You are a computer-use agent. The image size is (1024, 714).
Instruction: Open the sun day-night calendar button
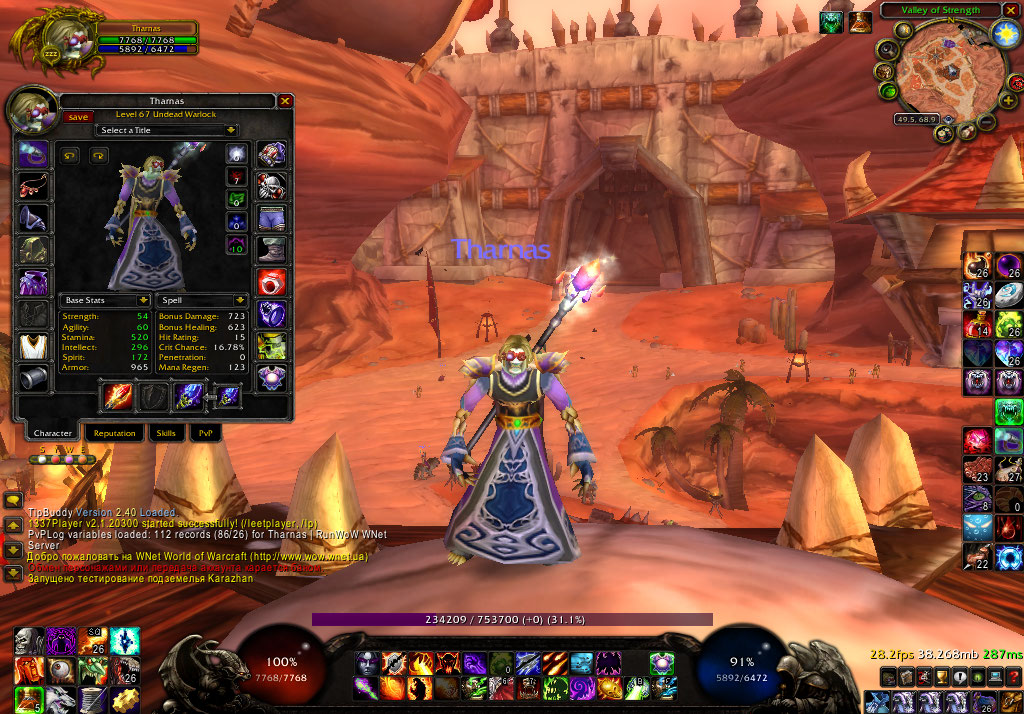[1004, 33]
